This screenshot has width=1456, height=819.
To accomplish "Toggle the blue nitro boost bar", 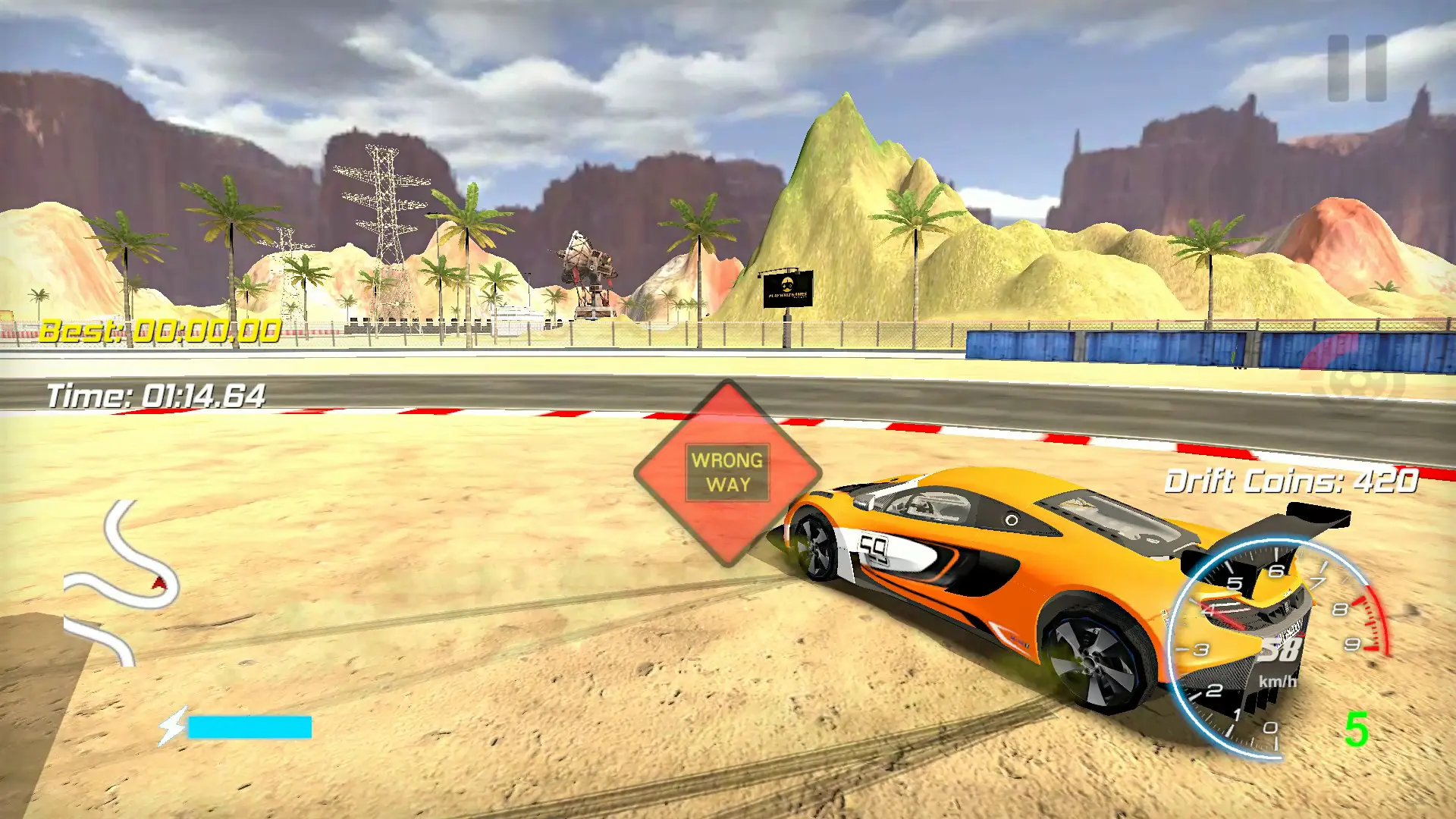I will 250,726.
